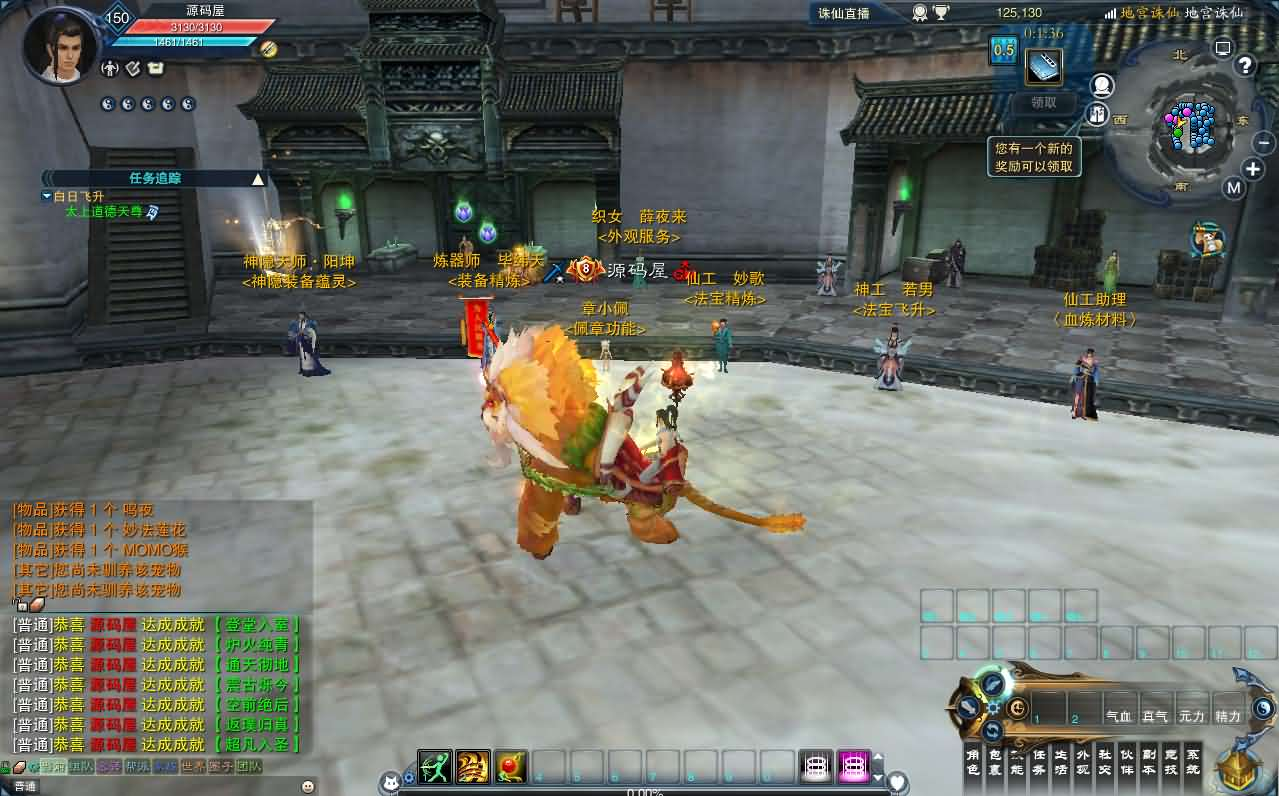Switch to the 世界 world chat tab
This screenshot has width=1279, height=796.
click(x=193, y=767)
